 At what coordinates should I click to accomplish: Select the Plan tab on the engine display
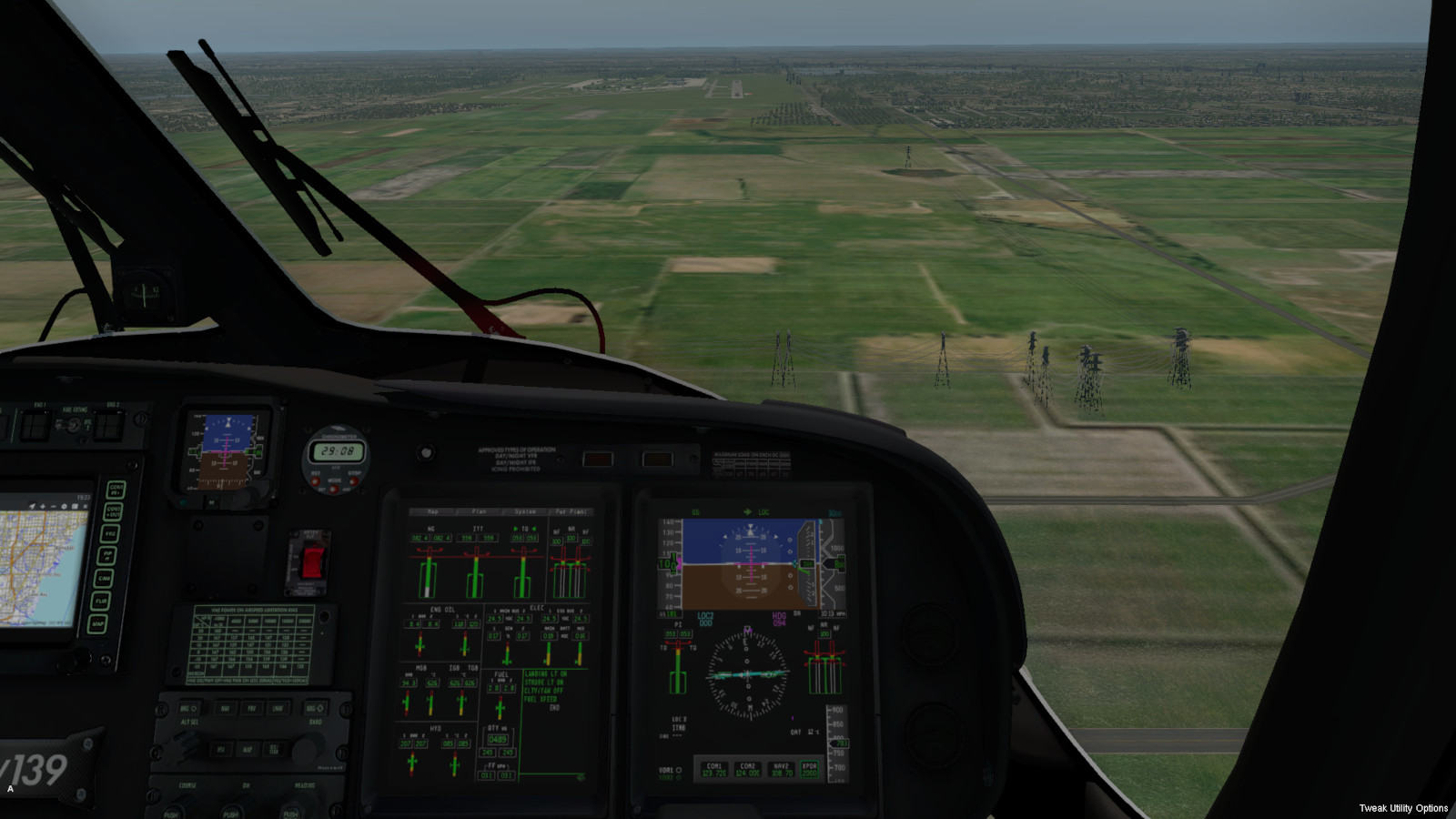pos(479,511)
